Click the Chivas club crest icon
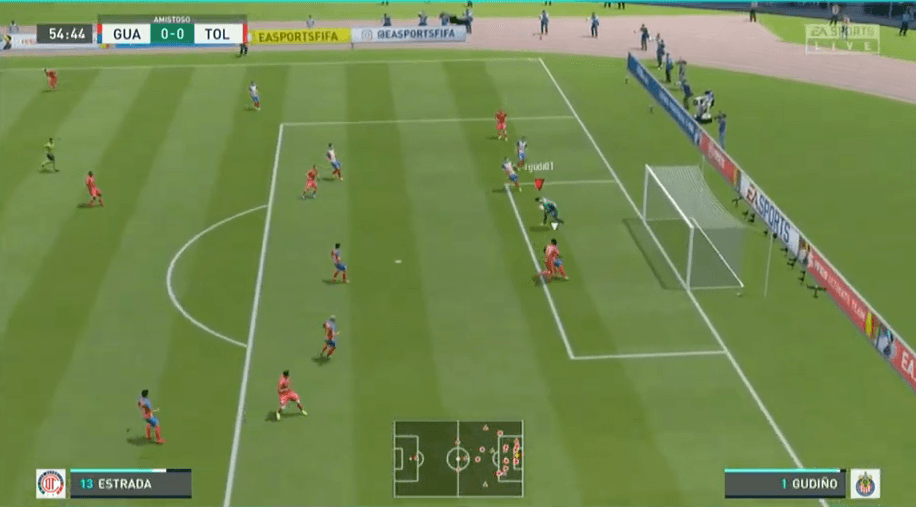Image resolution: width=916 pixels, height=507 pixels. click(865, 484)
